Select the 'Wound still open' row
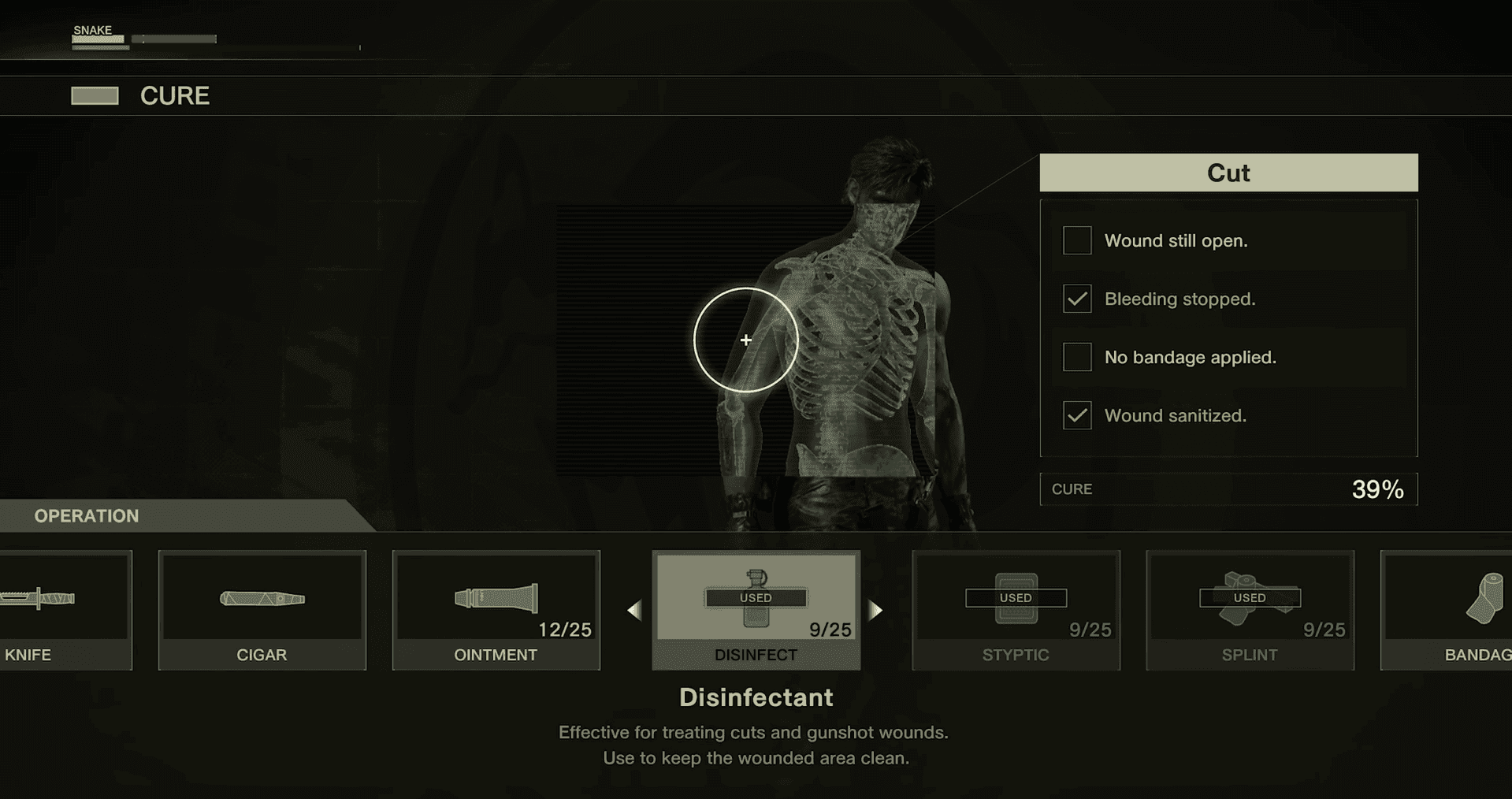 coord(1228,240)
